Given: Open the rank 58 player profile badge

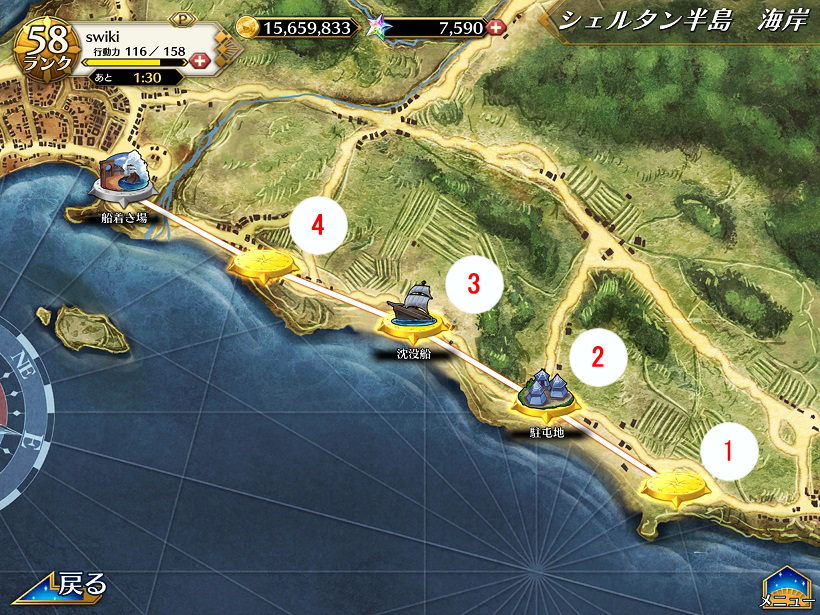Looking at the screenshot, I should coord(48,47).
